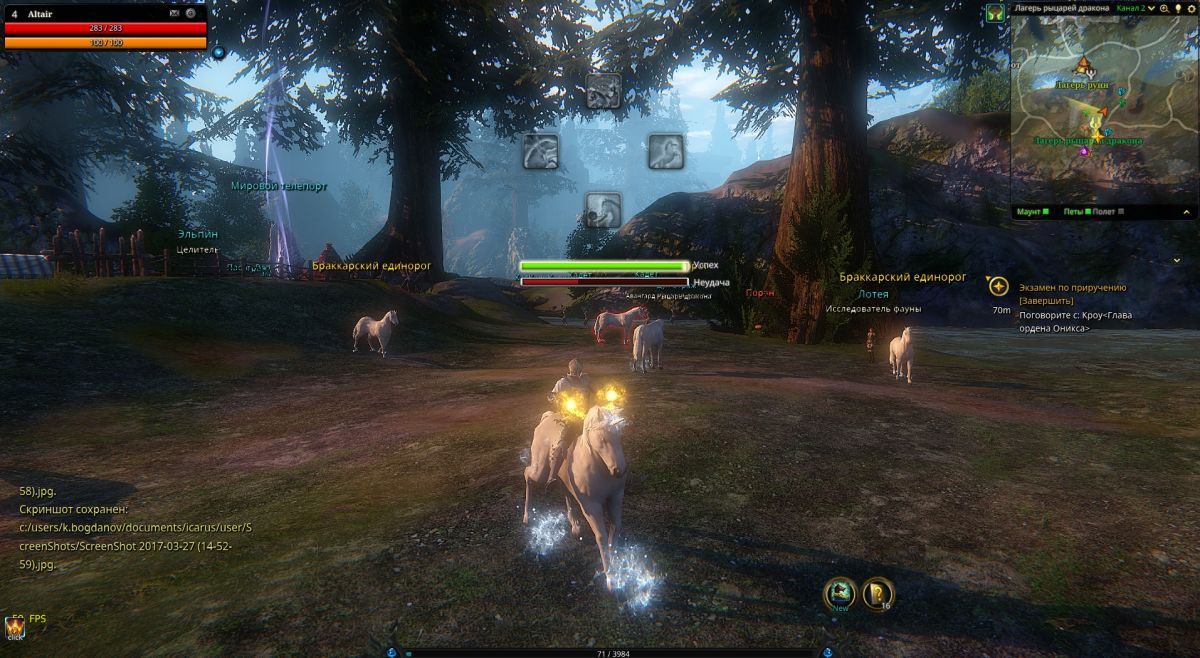Click the round grey icon next to the mail
Image resolution: width=1200 pixels, height=658 pixels.
[x=190, y=13]
